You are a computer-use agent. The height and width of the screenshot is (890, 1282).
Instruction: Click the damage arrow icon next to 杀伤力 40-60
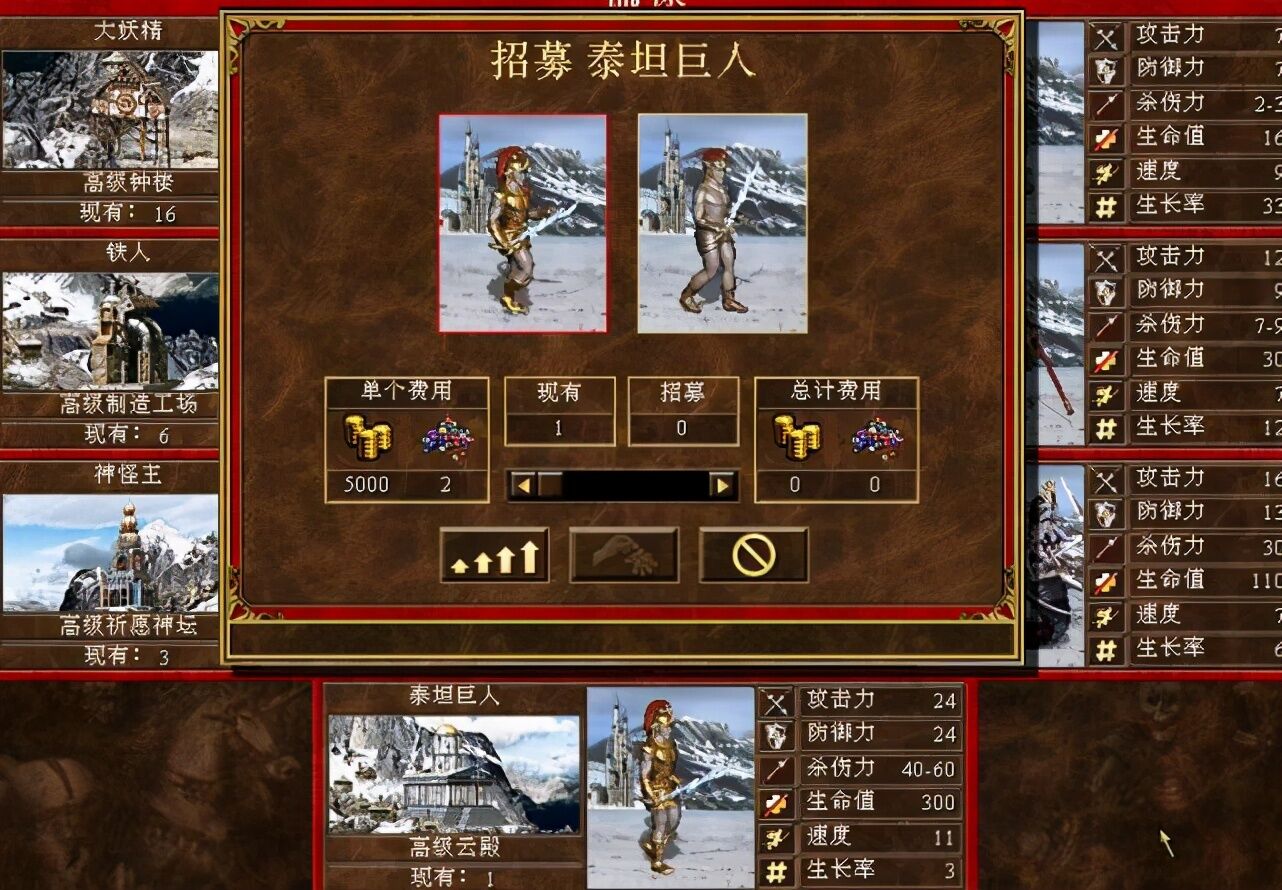(775, 768)
